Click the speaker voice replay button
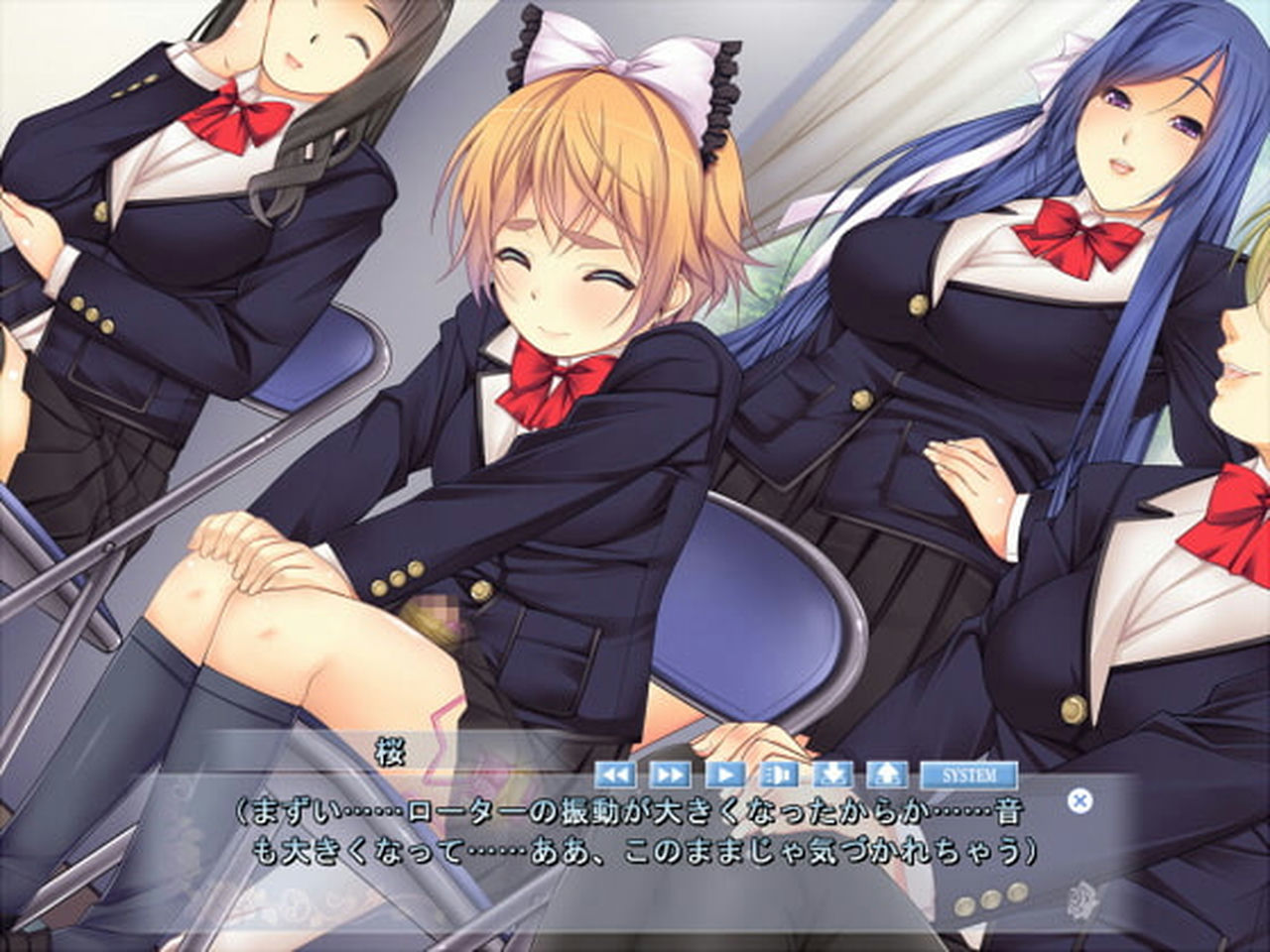 tap(780, 774)
